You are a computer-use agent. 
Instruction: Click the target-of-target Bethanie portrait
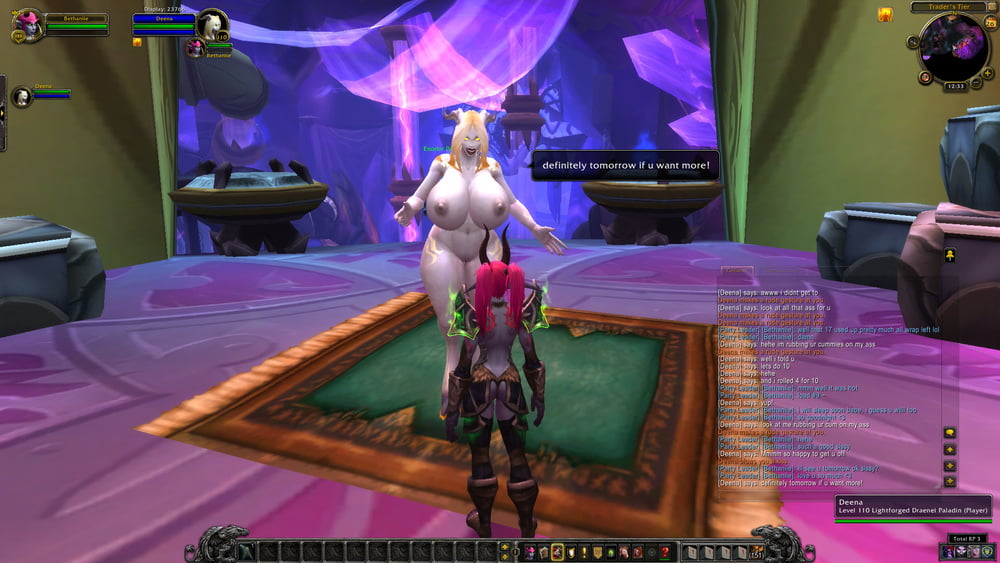(x=194, y=47)
